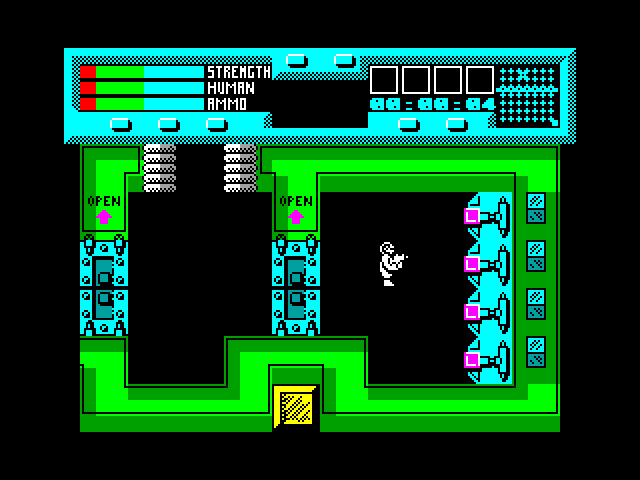Click the dotted grid minimap
The height and width of the screenshot is (480, 640).
[x=527, y=95]
